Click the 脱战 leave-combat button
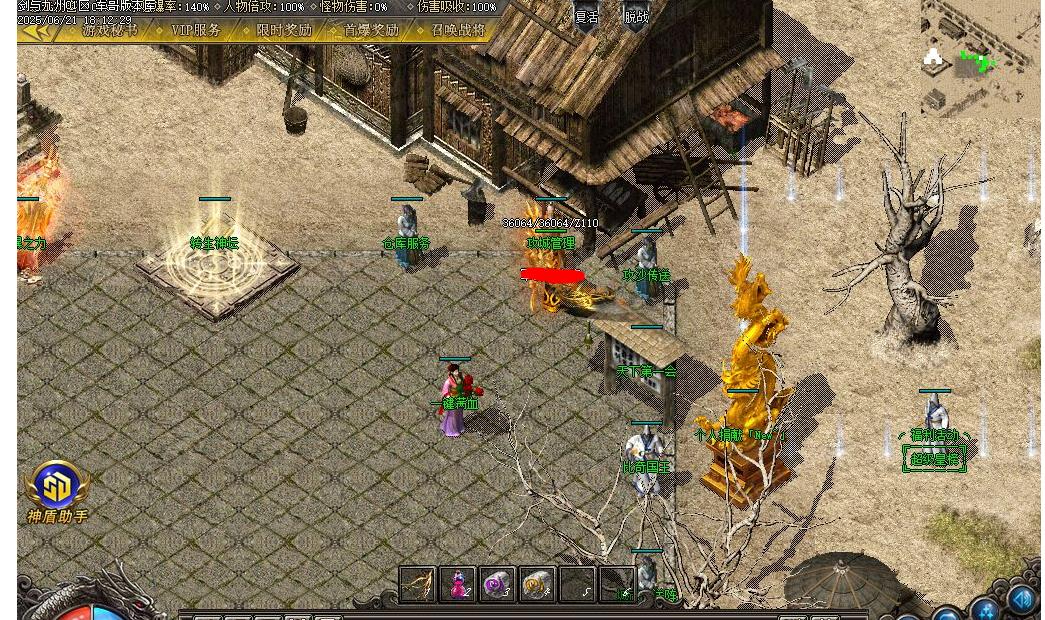 636,17
